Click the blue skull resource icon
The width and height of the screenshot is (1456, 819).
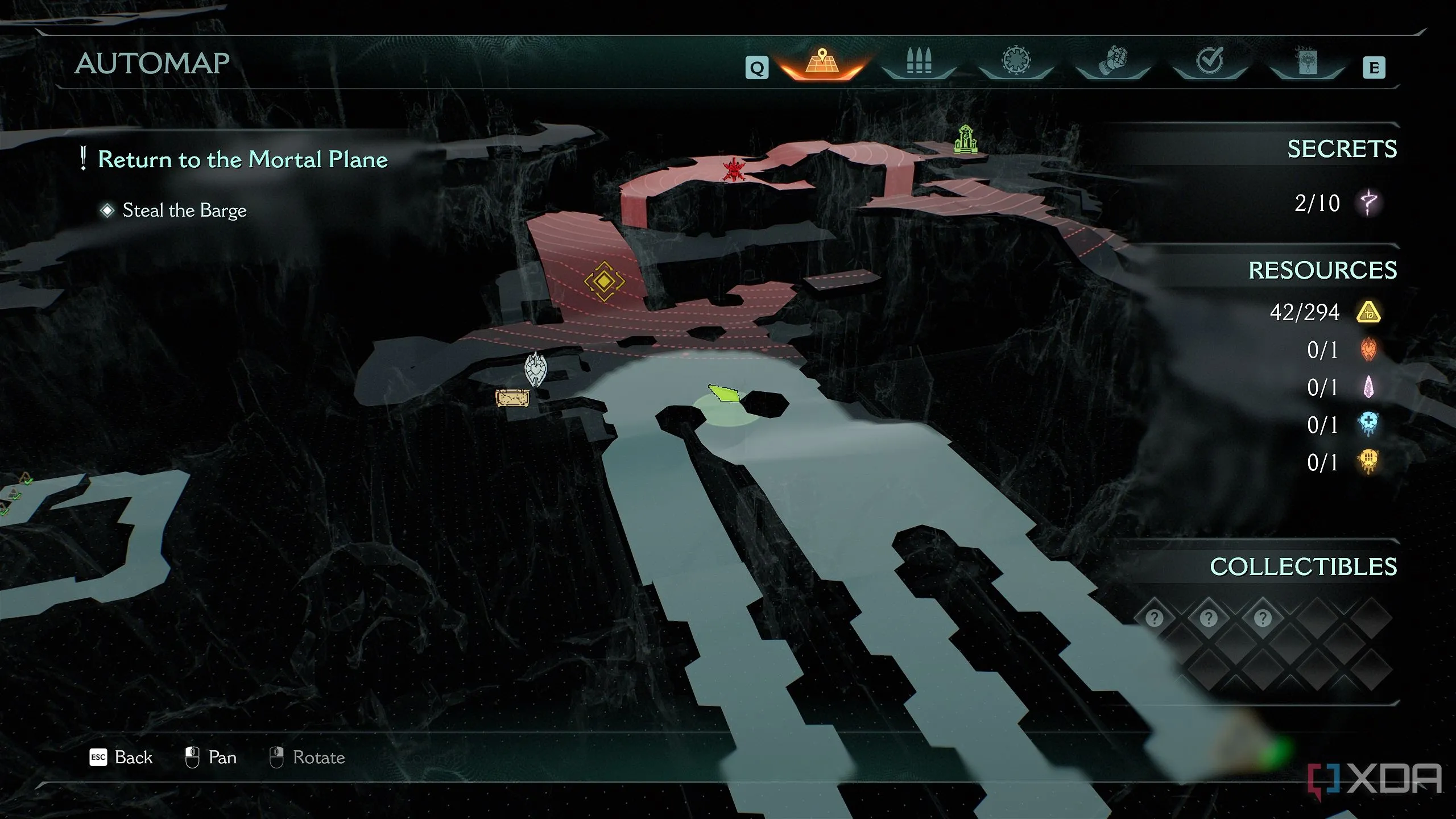point(1368,425)
